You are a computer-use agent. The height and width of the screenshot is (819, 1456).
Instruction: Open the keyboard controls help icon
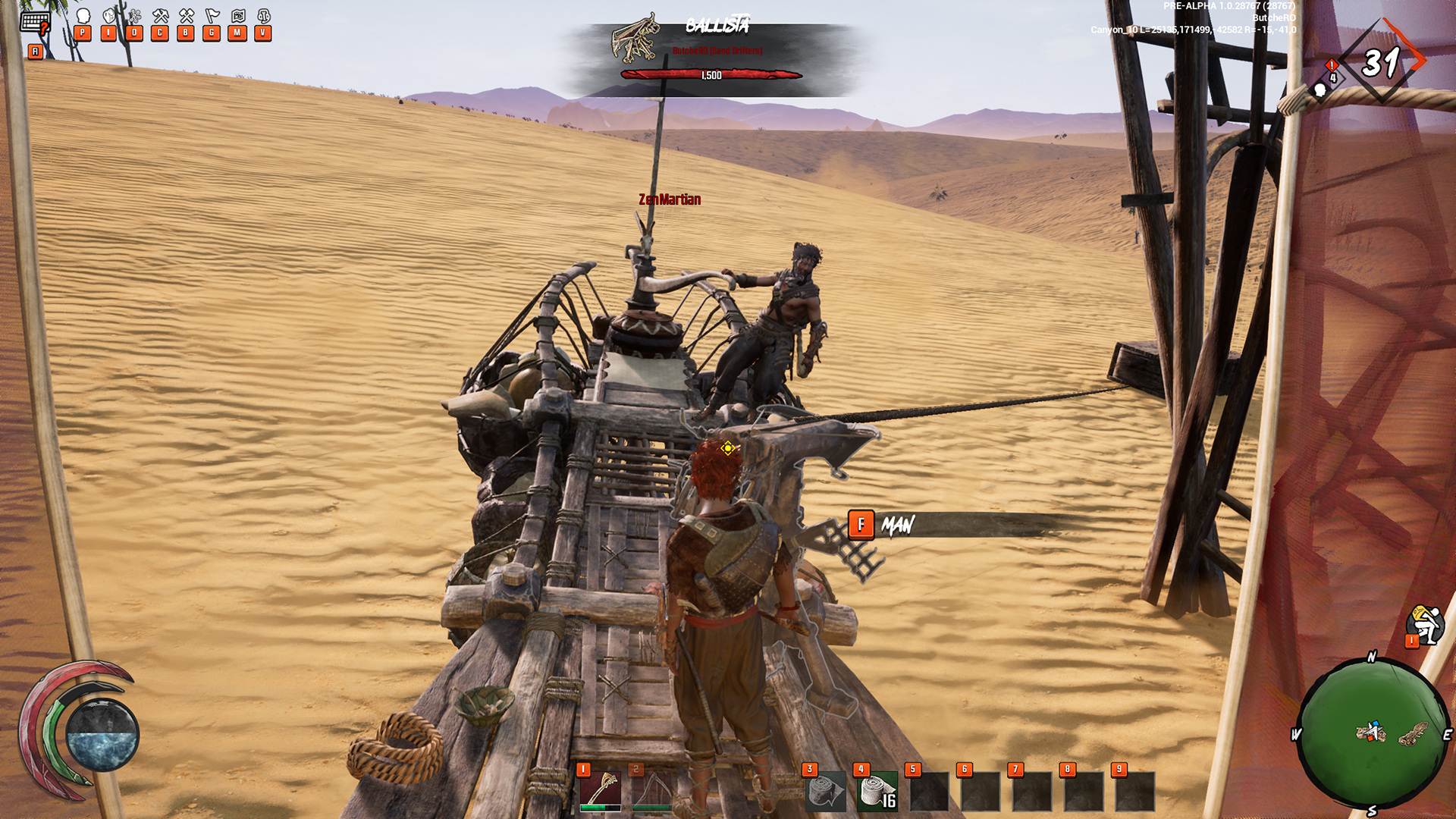pyautogui.click(x=35, y=23)
